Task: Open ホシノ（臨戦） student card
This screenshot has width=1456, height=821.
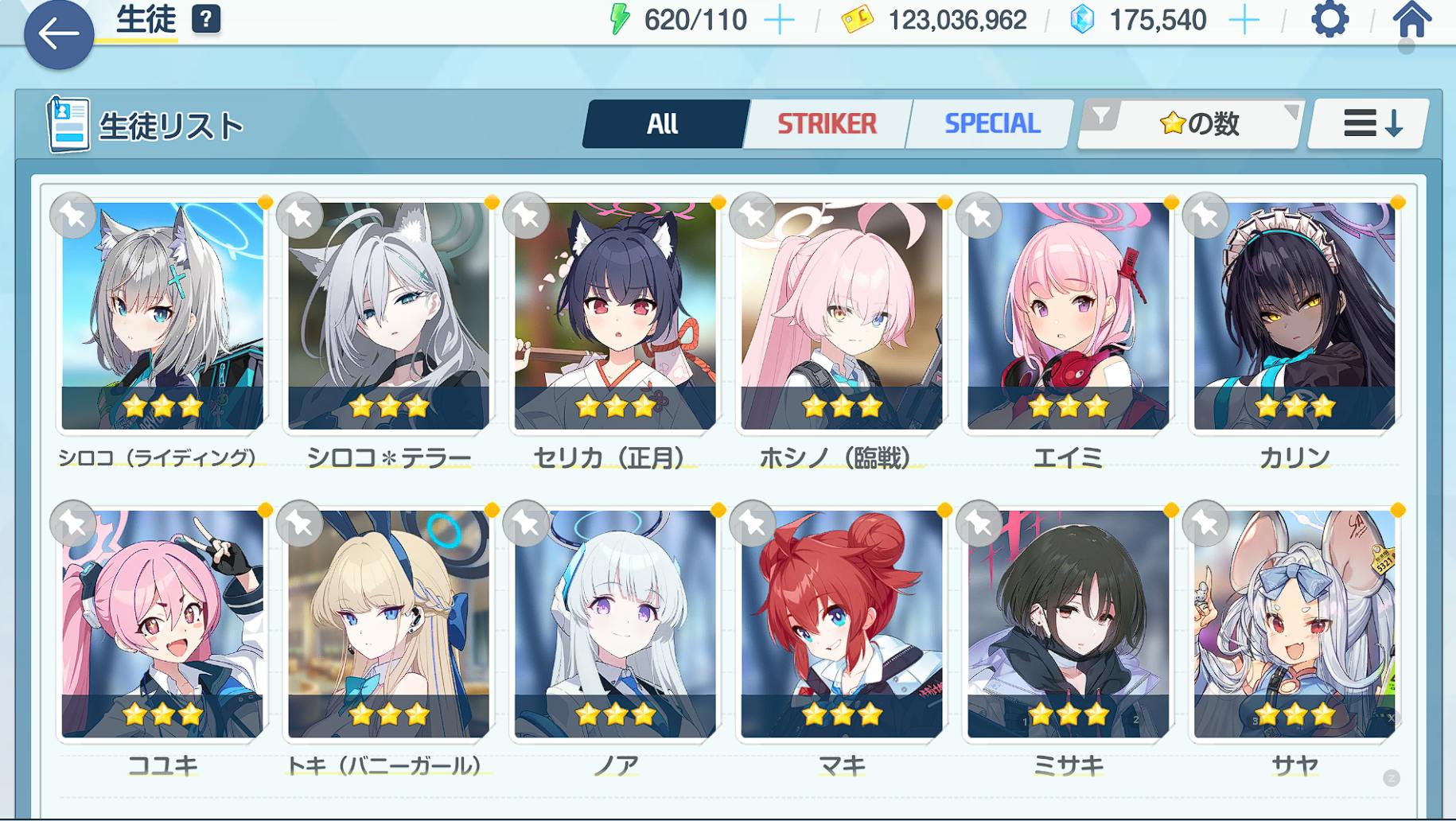Action: point(842,316)
